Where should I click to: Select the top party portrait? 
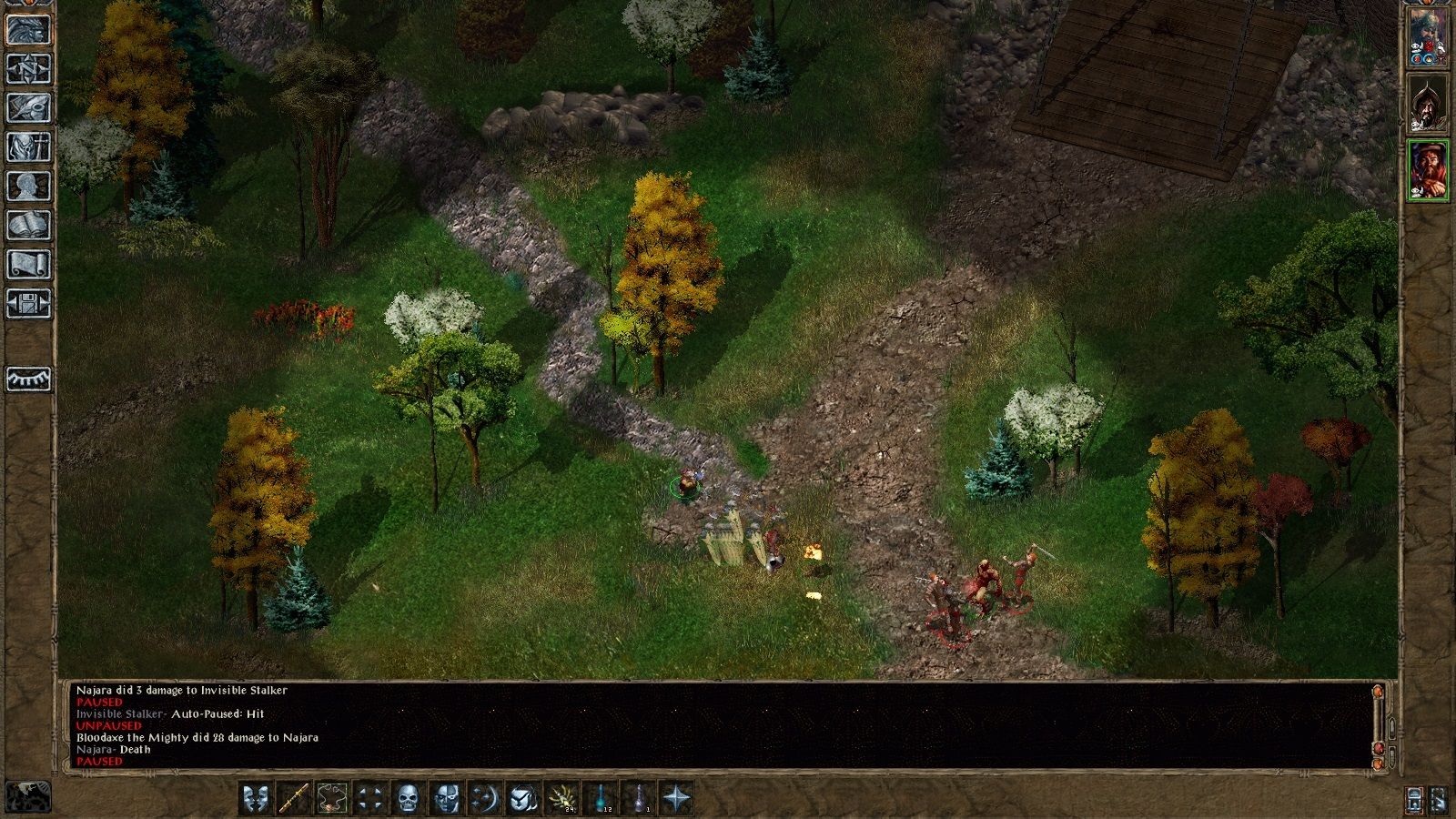1427,36
